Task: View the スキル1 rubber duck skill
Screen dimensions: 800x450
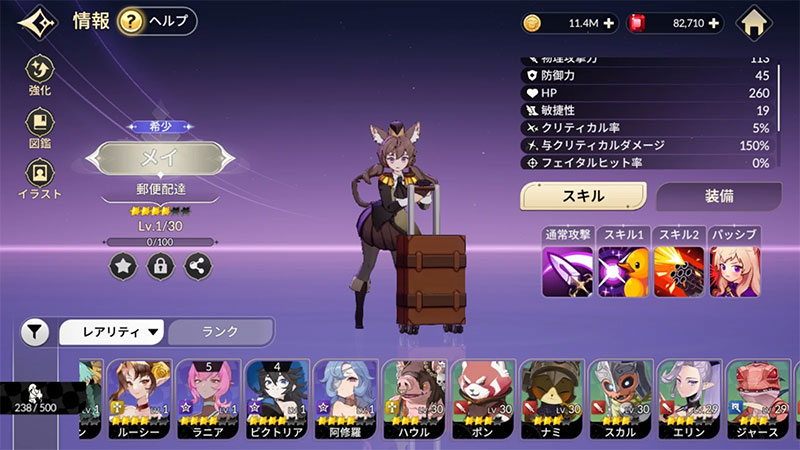Action: 623,272
